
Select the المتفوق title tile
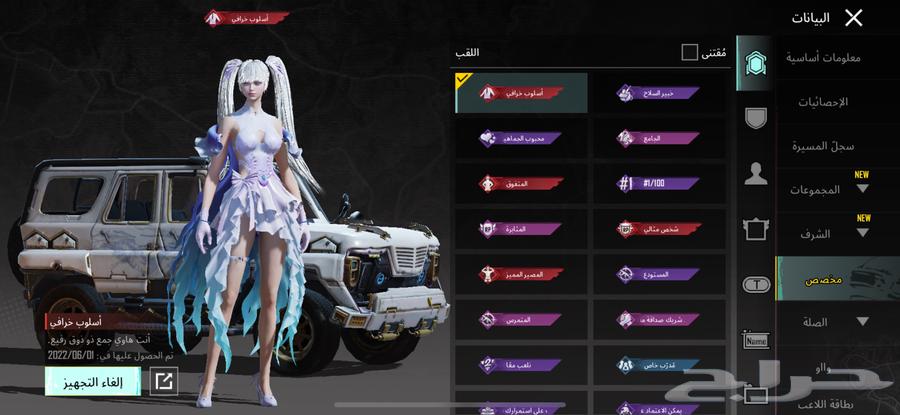pos(521,184)
